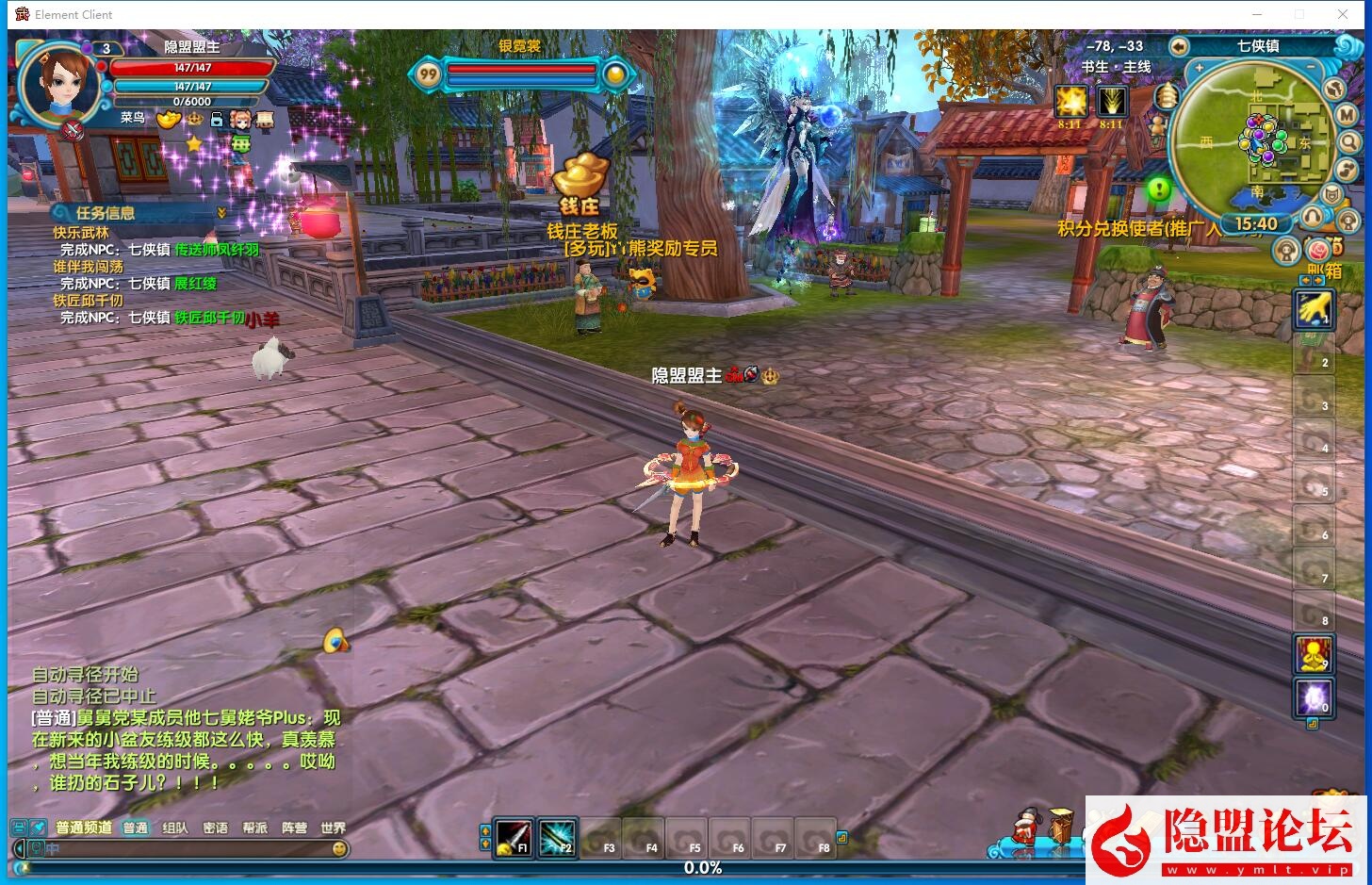Activate the yellow hand skill on side bar
This screenshot has width=1372, height=885.
click(1313, 309)
